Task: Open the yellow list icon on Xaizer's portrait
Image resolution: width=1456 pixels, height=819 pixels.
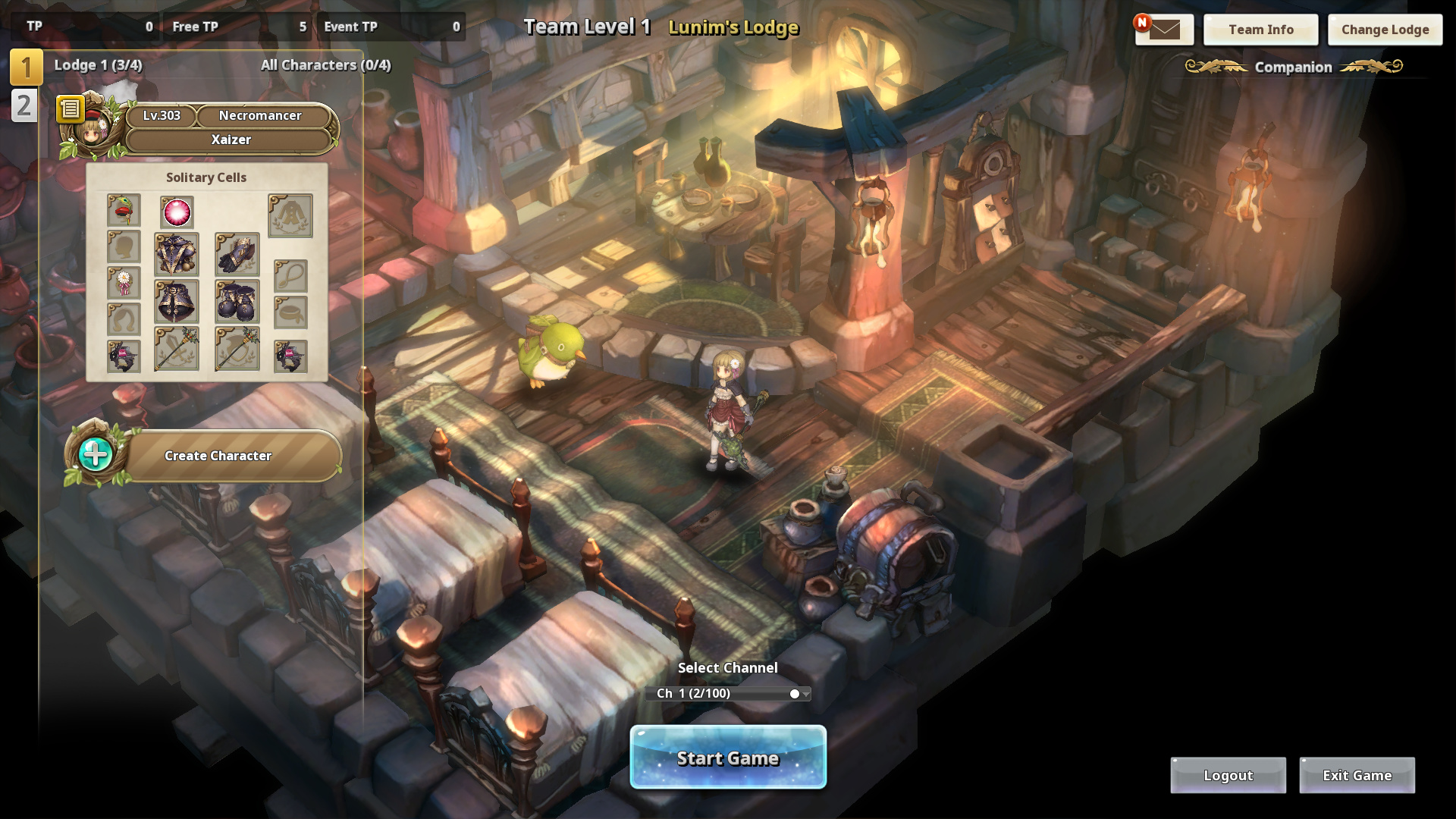Action: (x=70, y=109)
